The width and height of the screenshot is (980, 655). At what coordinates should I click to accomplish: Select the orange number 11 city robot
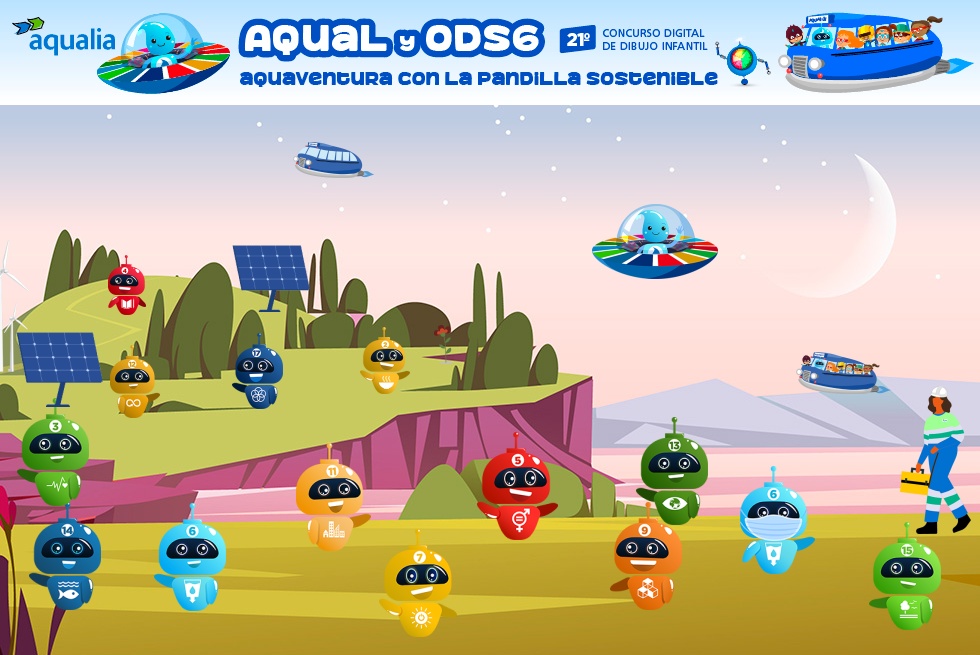coord(330,502)
